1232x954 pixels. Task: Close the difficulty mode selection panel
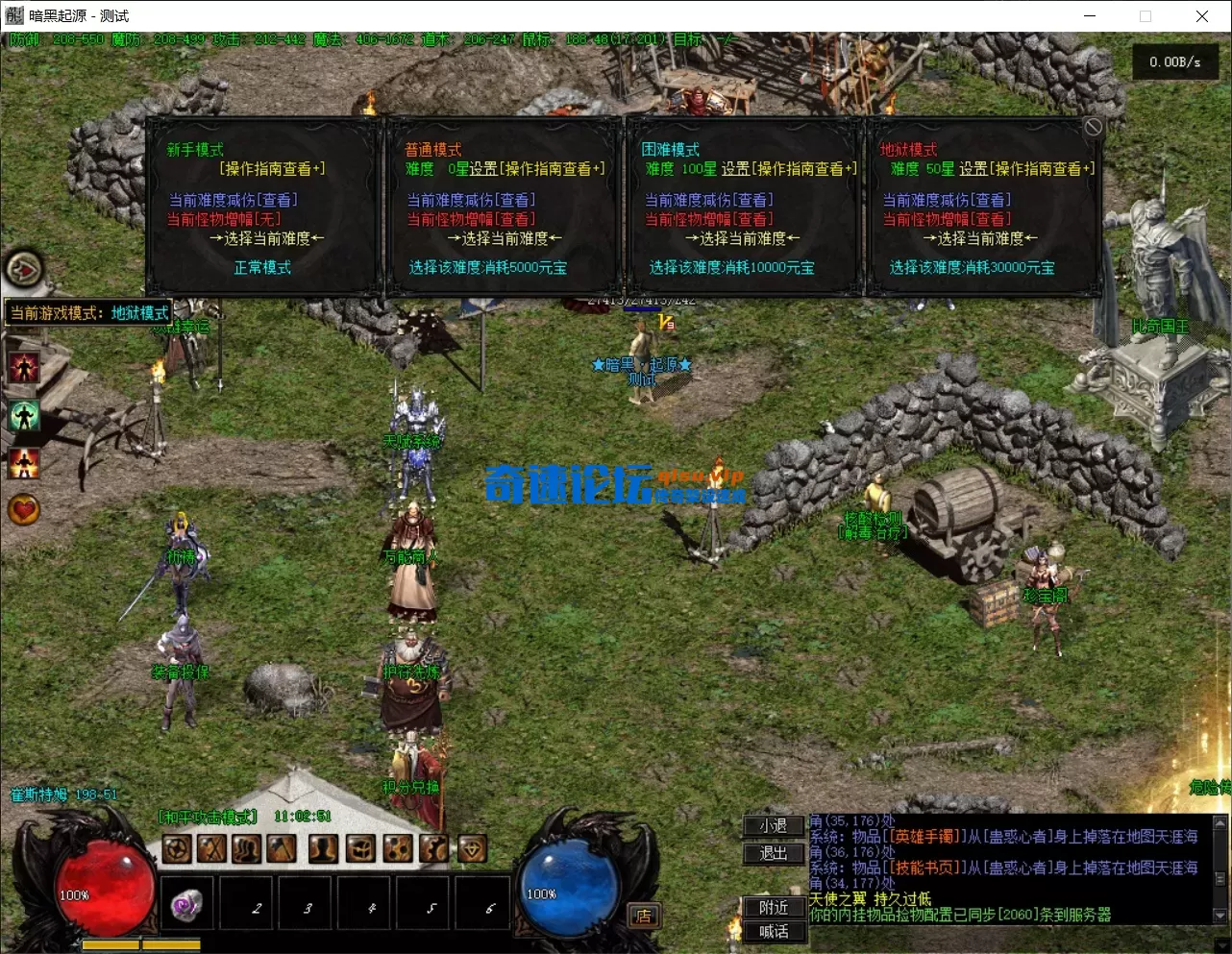click(x=1093, y=128)
